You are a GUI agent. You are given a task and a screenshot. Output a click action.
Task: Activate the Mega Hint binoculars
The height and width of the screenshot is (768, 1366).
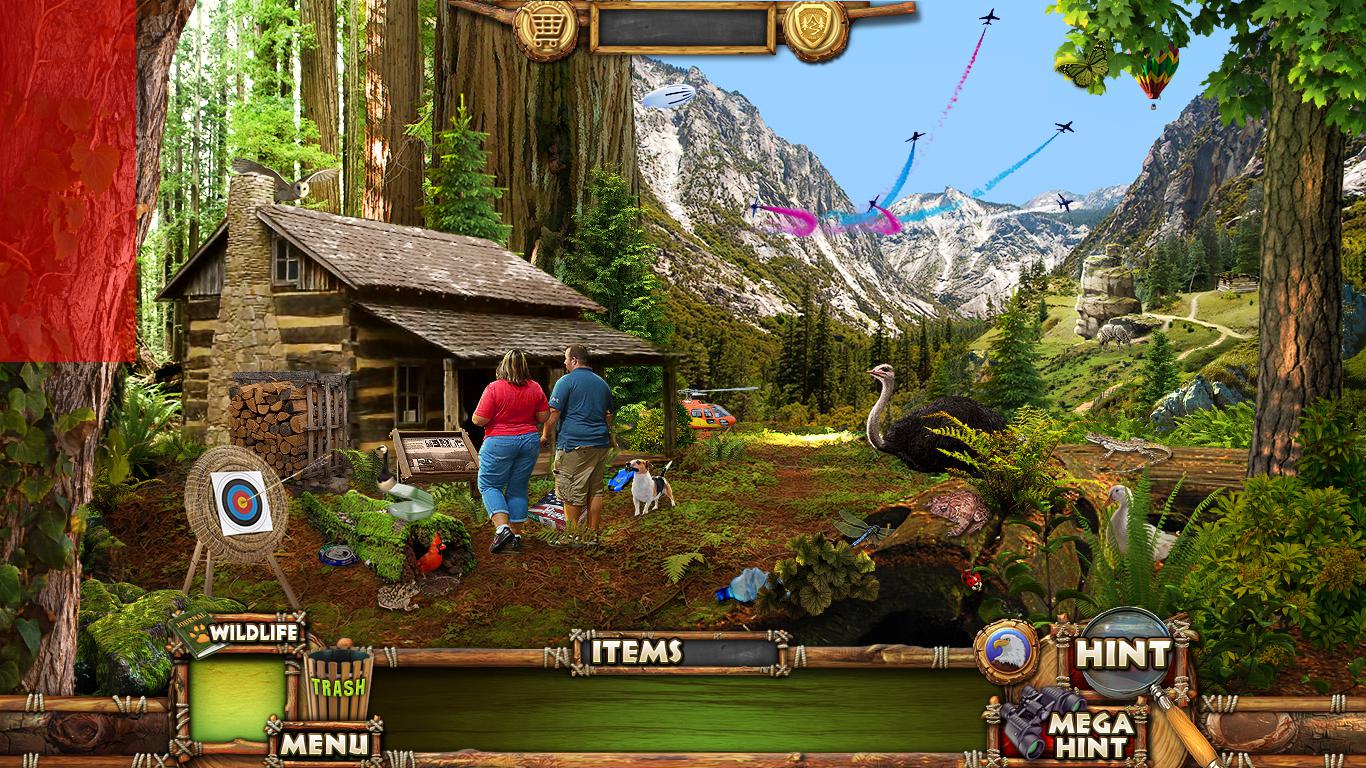tap(1072, 729)
